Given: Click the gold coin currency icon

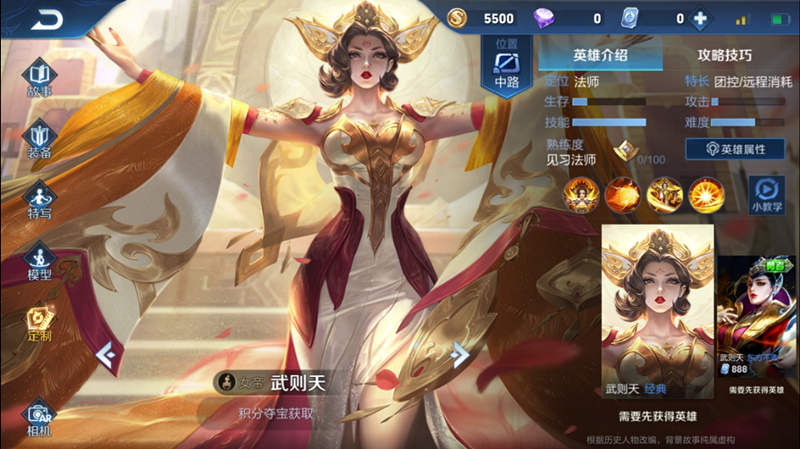Looking at the screenshot, I should point(458,18).
